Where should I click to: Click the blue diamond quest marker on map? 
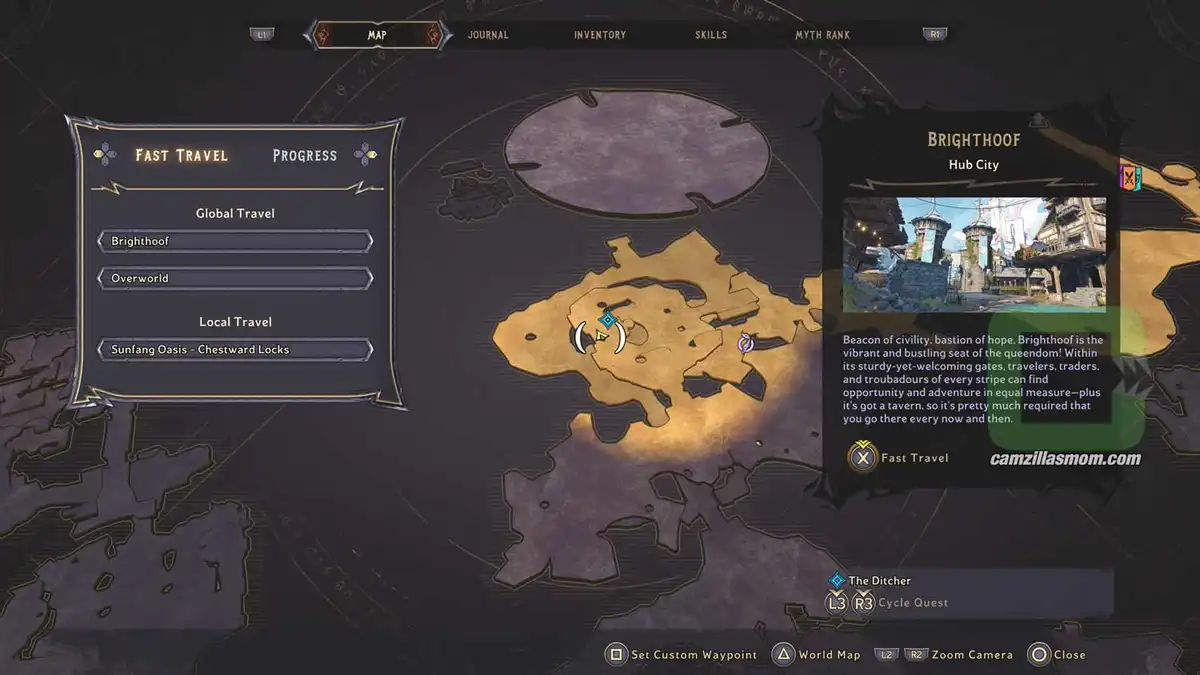[x=607, y=319]
